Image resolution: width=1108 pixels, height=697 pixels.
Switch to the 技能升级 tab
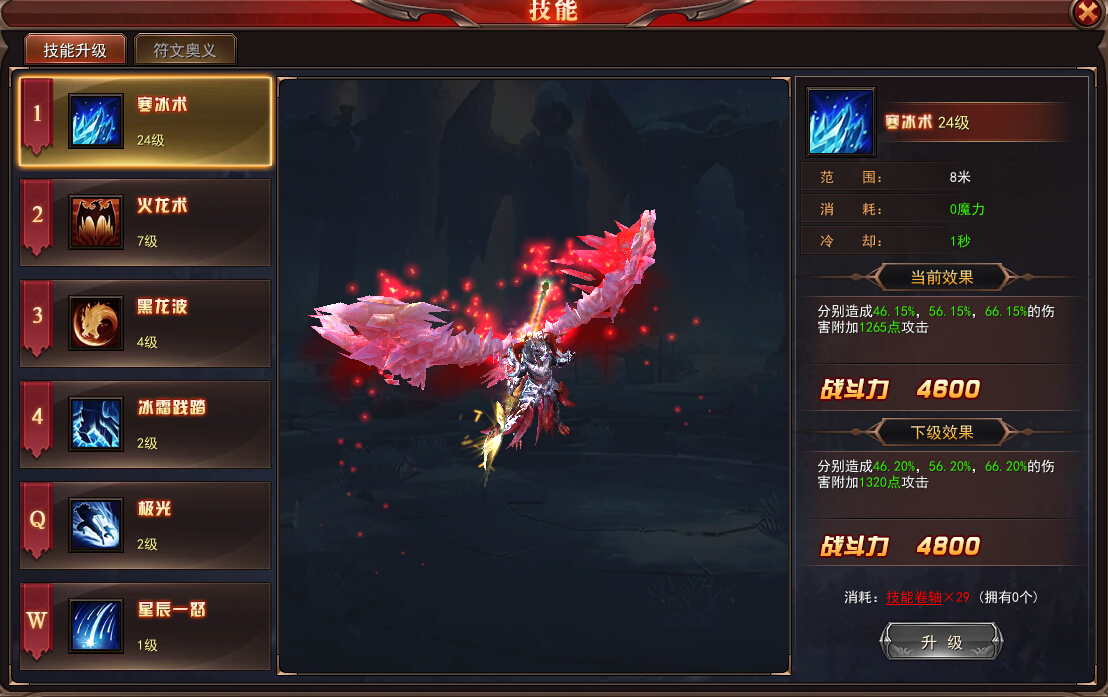[75, 50]
